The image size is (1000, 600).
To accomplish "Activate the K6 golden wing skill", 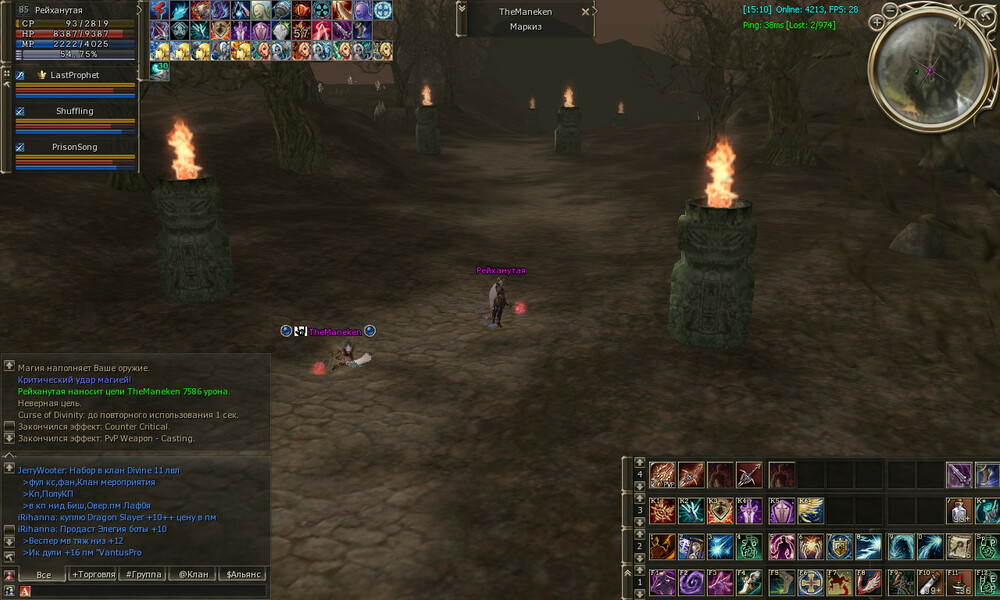I will (810, 511).
